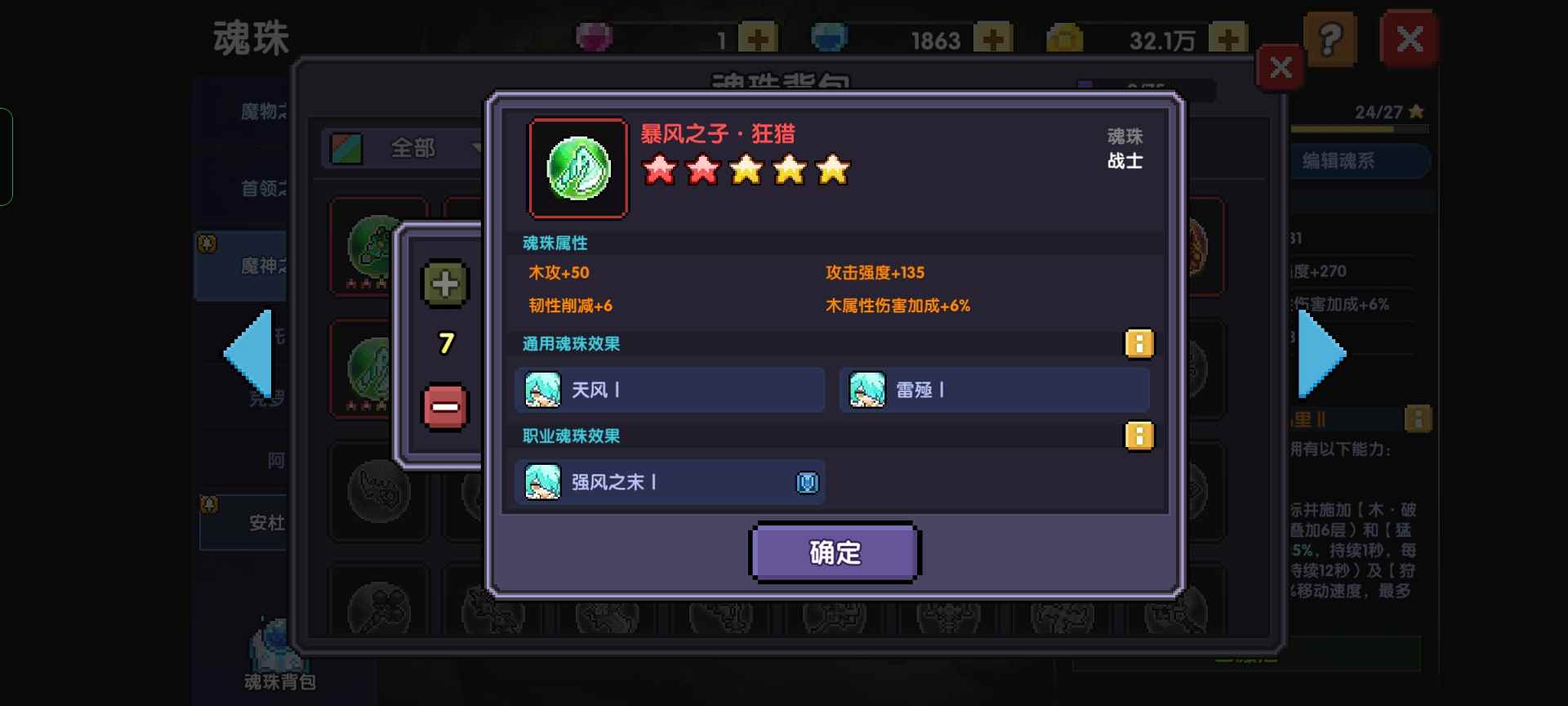Viewport: 1568px width, 706px height.
Task: Click the info icon beside 职业魂珠效果
Action: (1138, 436)
